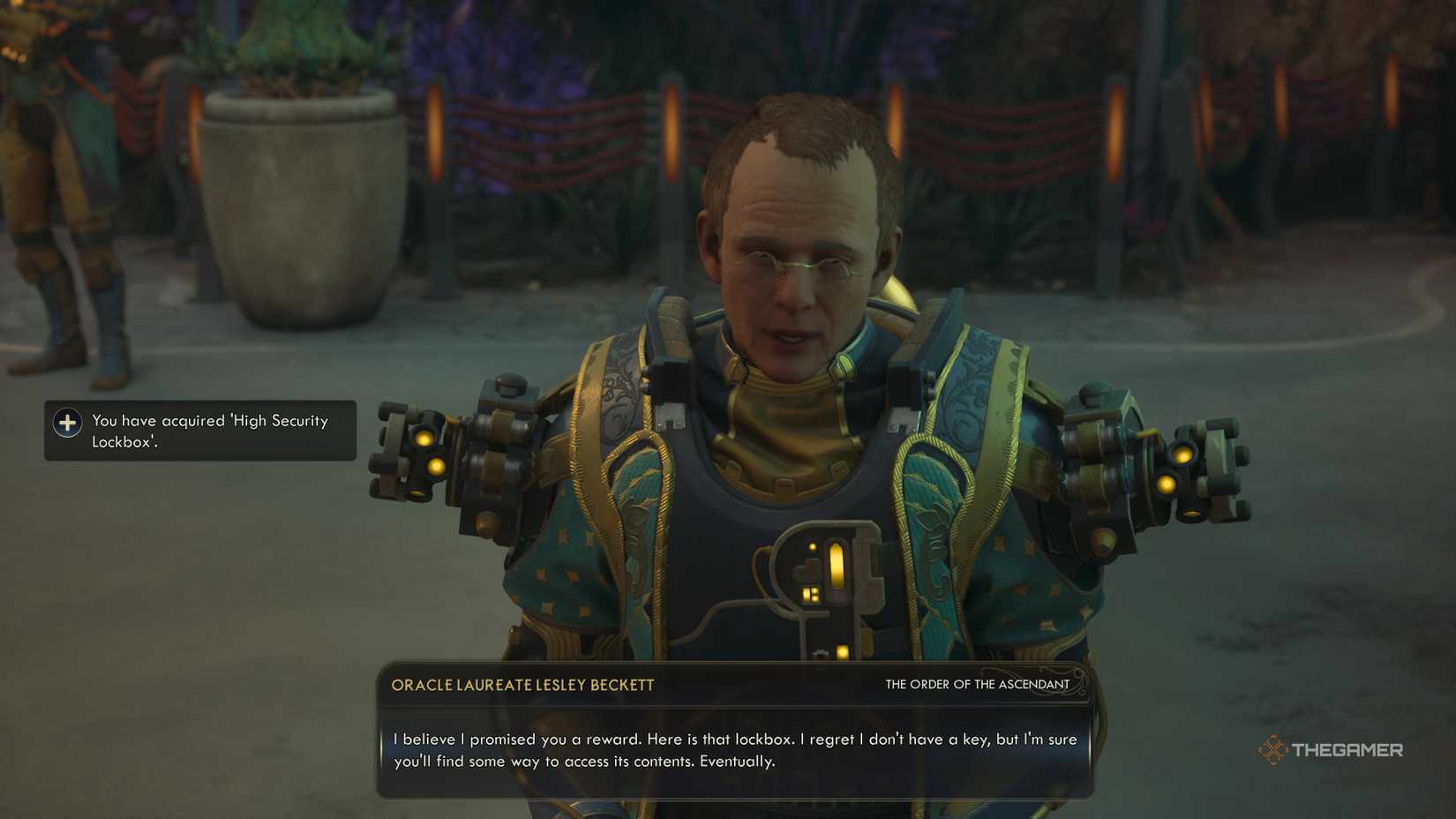Toggle the 'High Security Lockbox' notification panel
This screenshot has height=819, width=1456.
pos(199,431)
